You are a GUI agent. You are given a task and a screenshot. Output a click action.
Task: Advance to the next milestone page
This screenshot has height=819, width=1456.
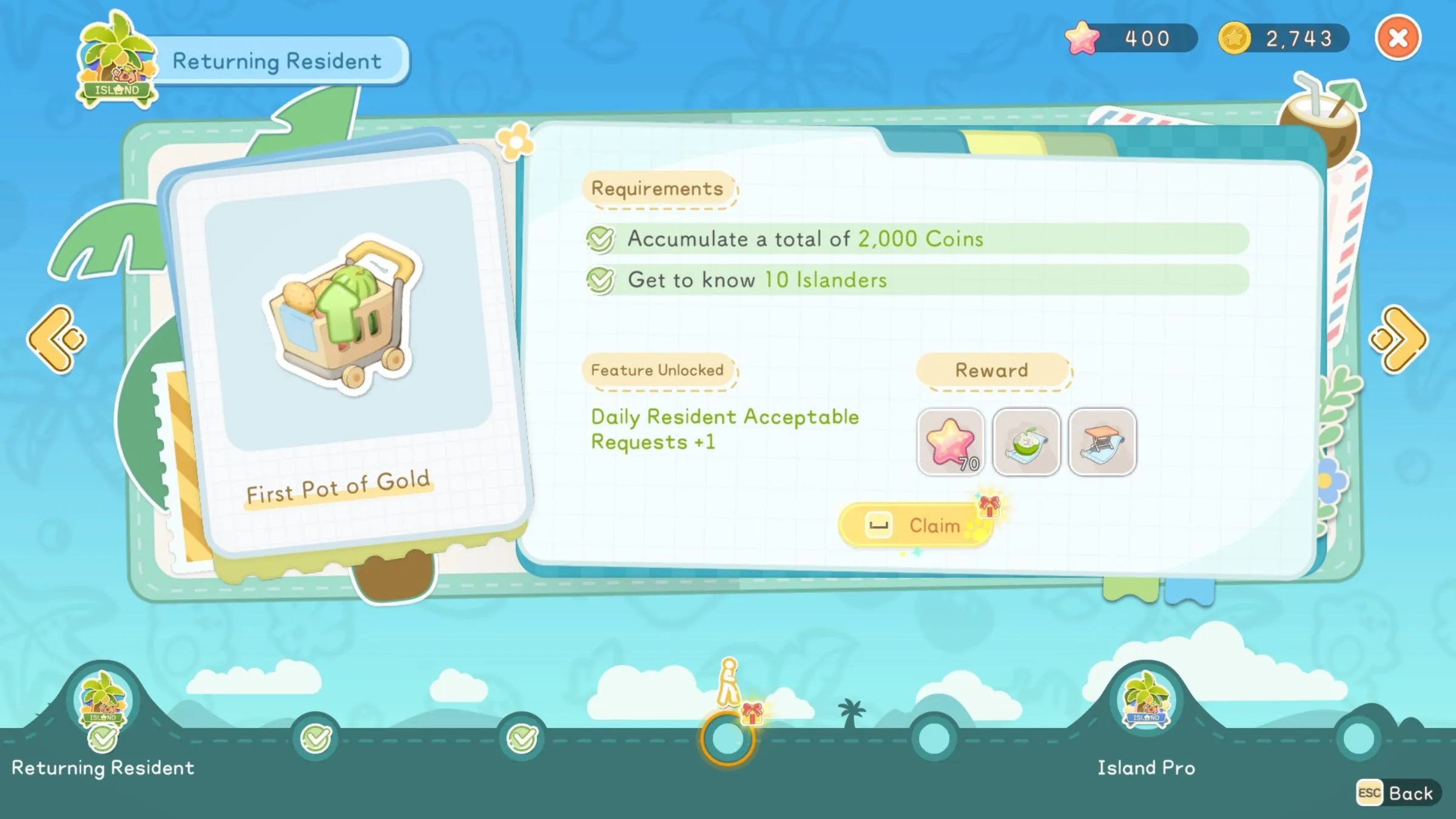1399,340
